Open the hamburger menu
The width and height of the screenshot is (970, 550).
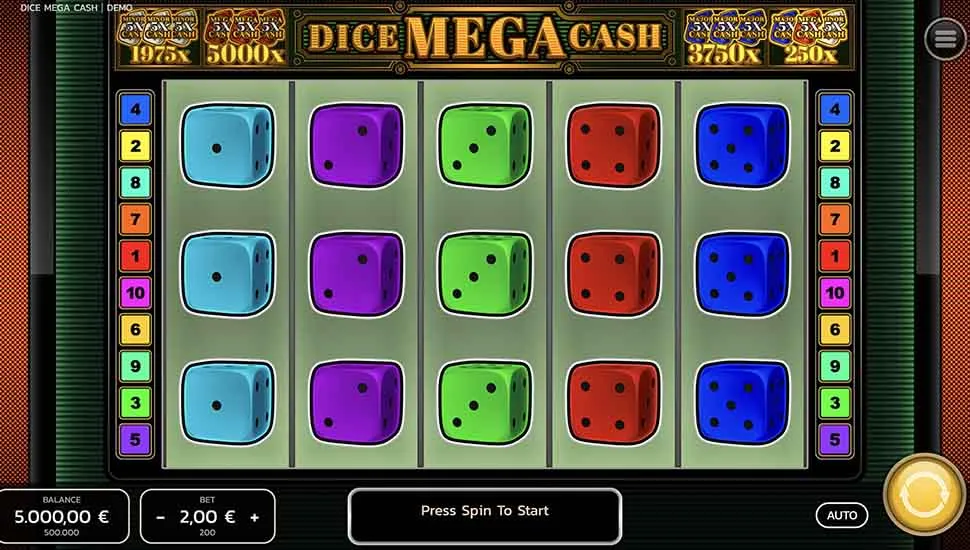tap(945, 39)
